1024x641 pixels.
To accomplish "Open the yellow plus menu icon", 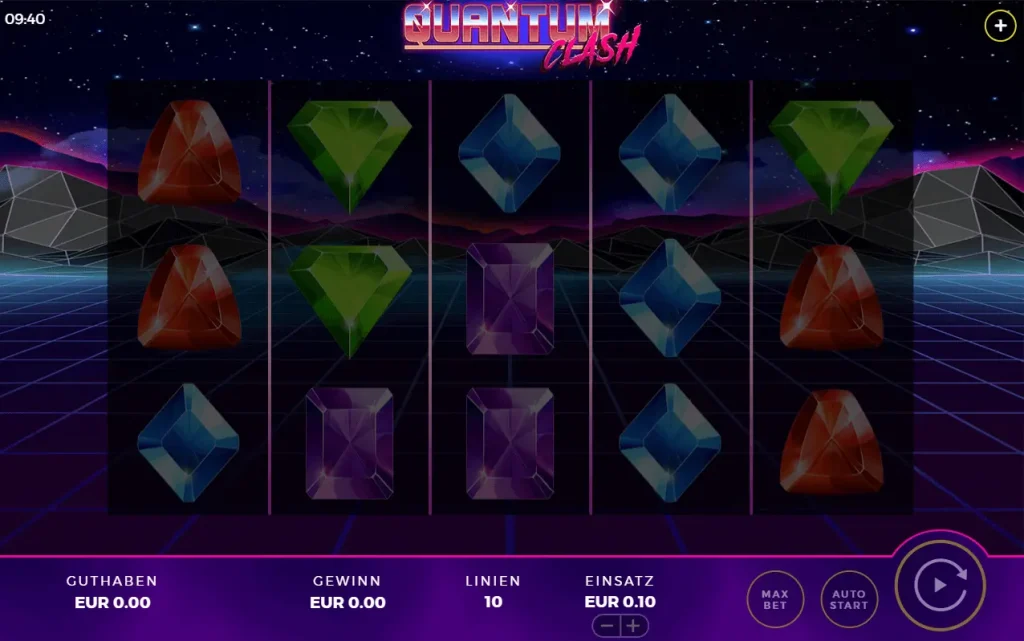I will pos(1000,25).
